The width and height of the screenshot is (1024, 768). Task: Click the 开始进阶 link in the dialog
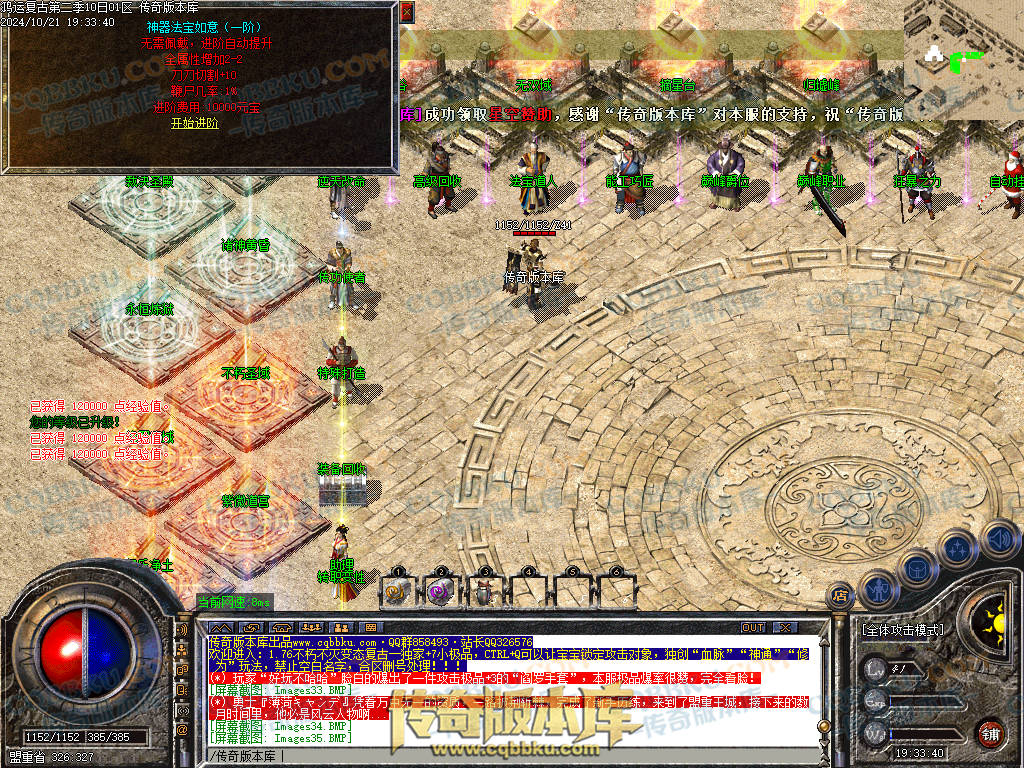pos(194,124)
